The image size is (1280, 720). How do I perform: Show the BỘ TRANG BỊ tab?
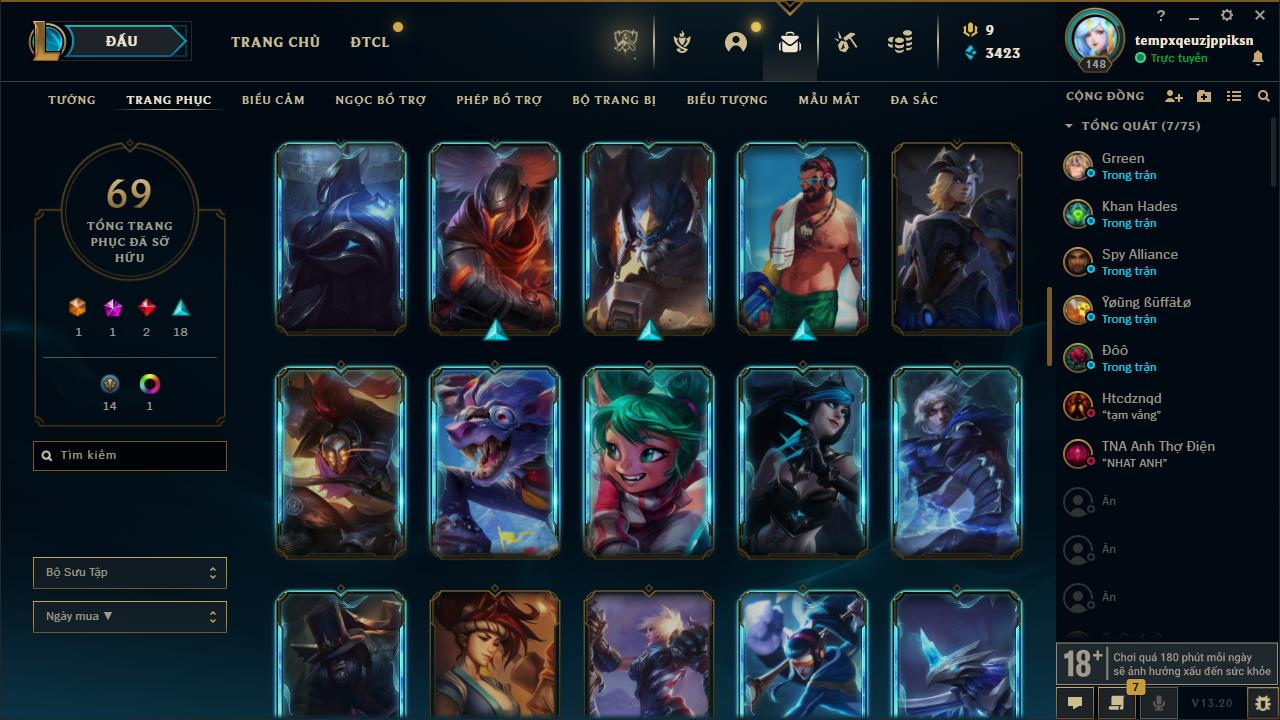click(614, 100)
